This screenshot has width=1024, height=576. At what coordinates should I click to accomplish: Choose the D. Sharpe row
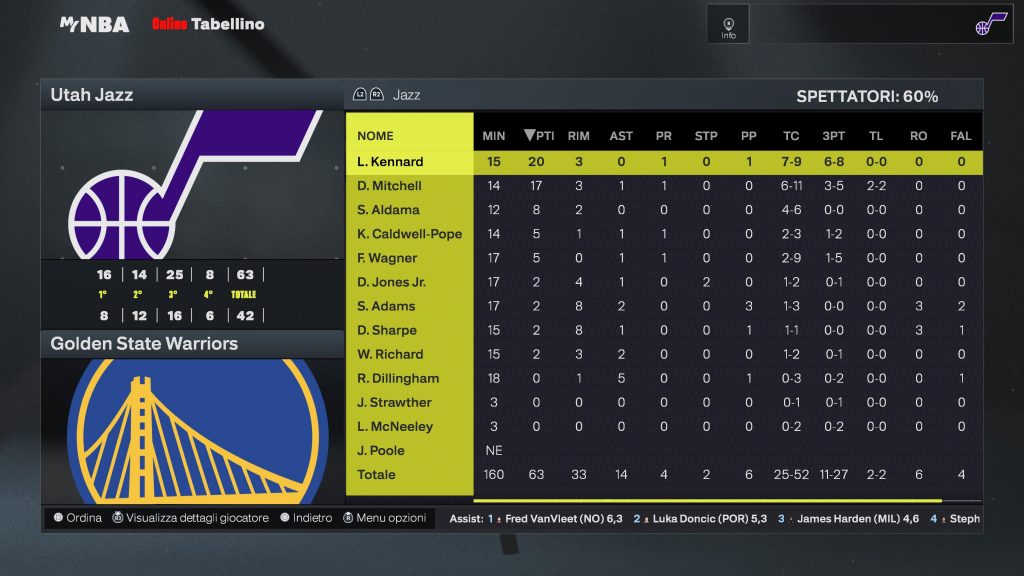[x=387, y=330]
